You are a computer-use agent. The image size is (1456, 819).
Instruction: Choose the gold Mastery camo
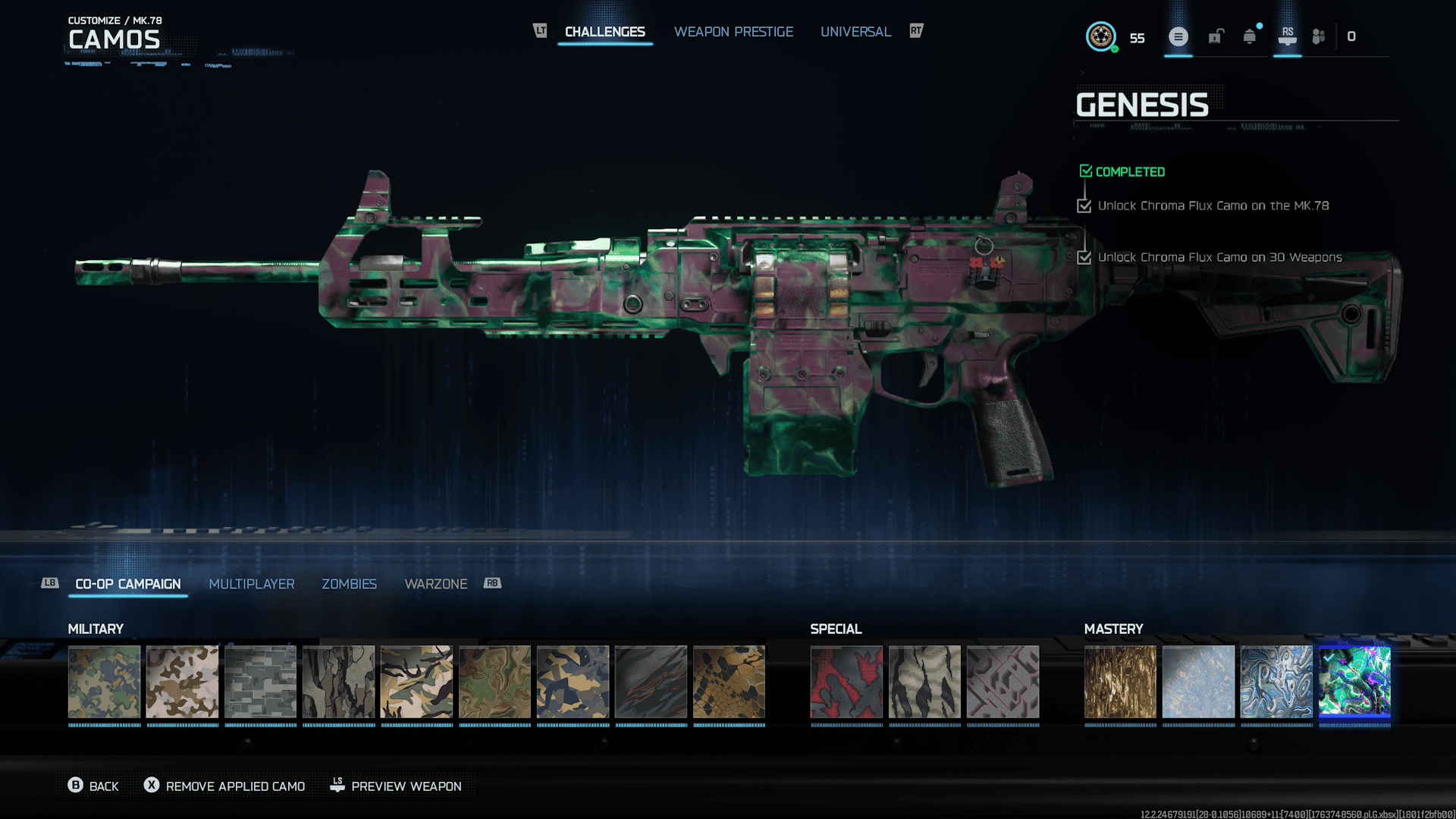click(1119, 681)
